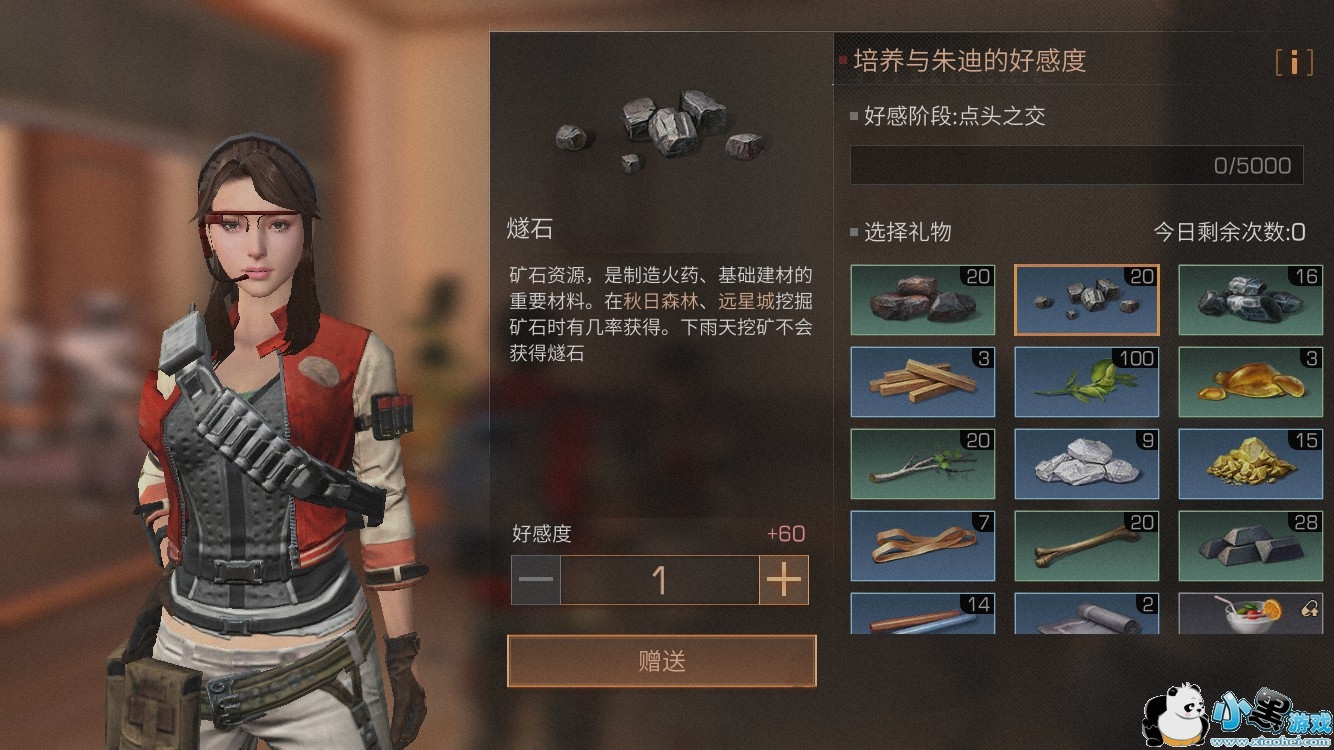Select the green herb leaves gift
Viewport: 1334px width, 750px height.
[1086, 382]
